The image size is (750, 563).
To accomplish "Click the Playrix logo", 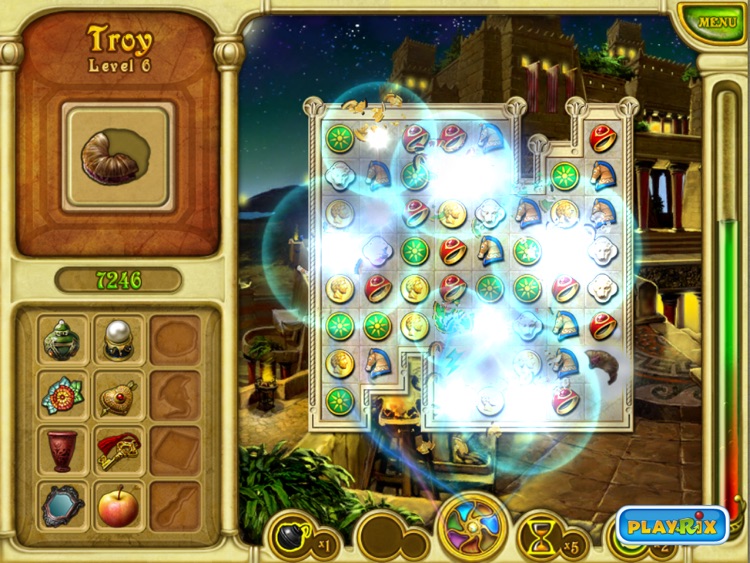I will [x=672, y=525].
